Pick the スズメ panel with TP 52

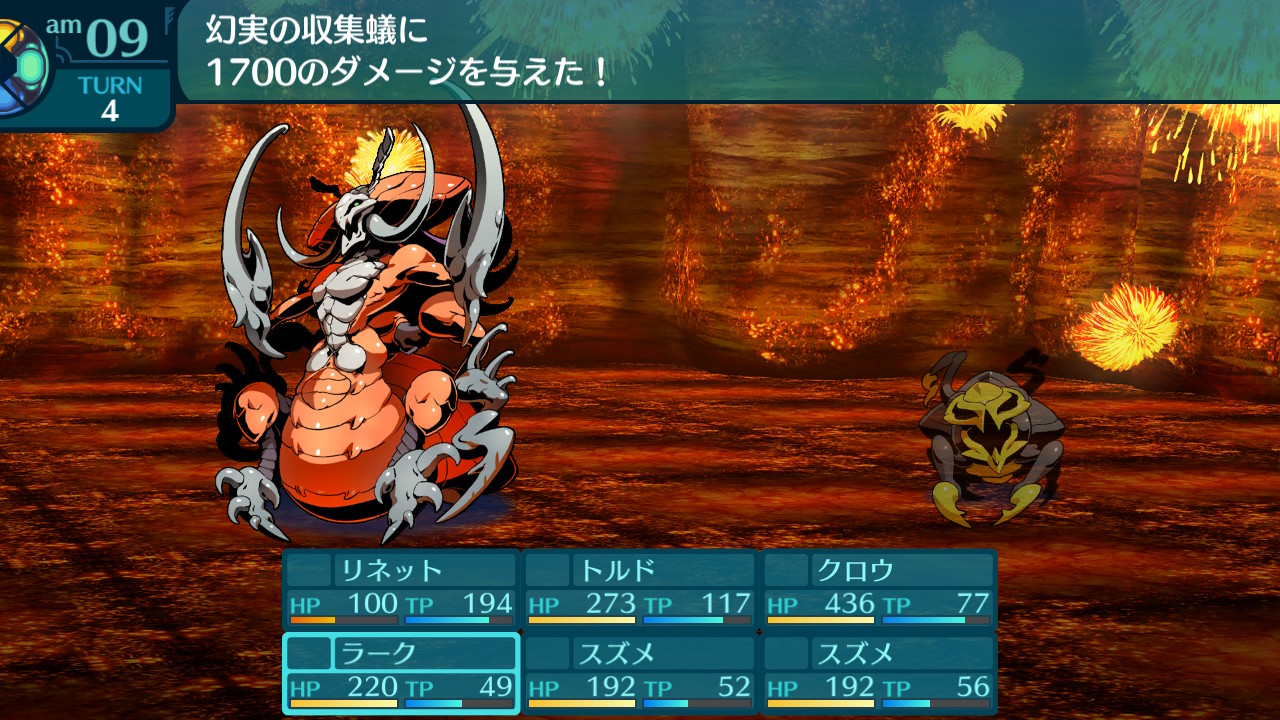point(640,673)
